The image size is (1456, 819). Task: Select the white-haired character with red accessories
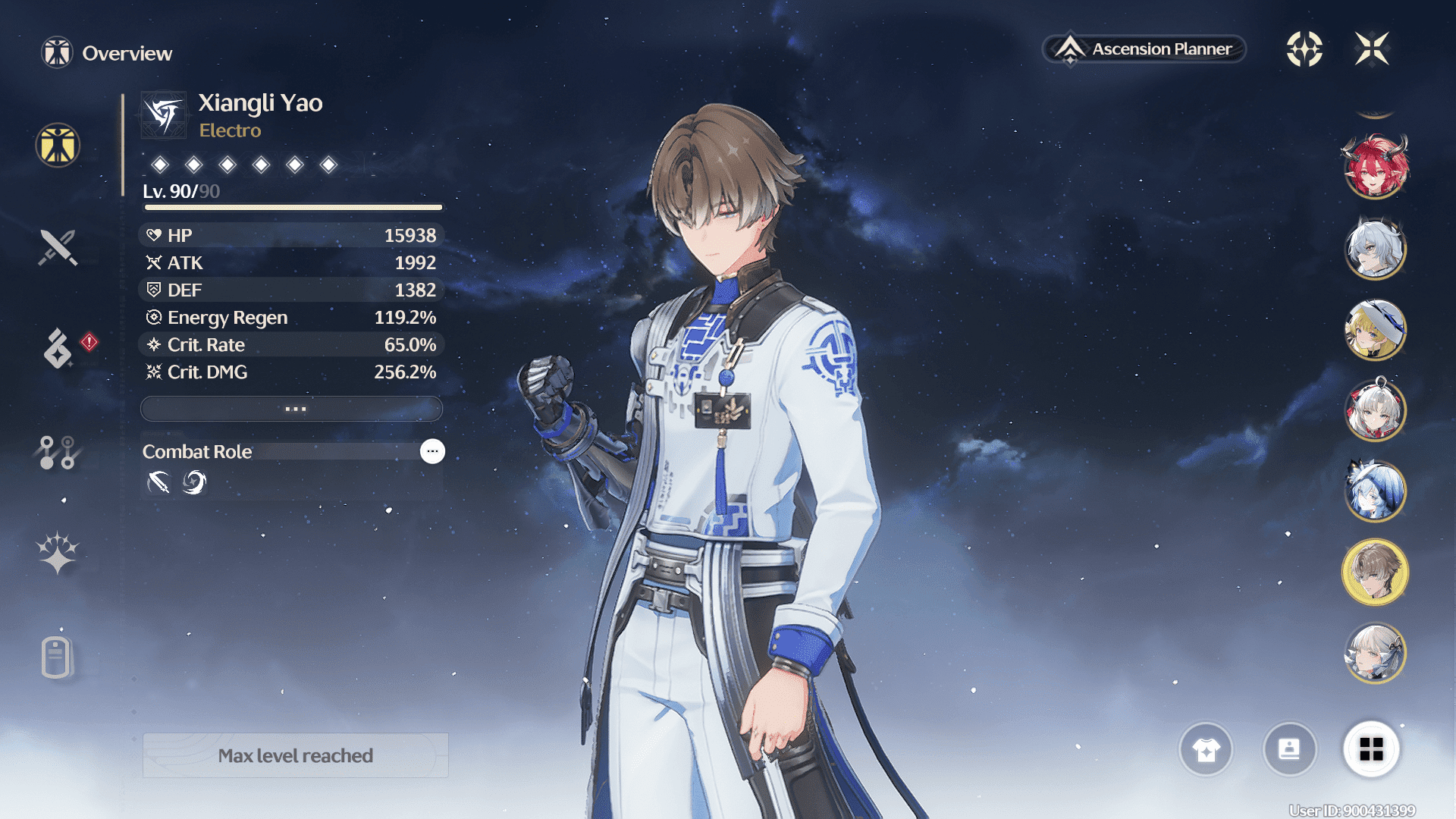point(1375,410)
